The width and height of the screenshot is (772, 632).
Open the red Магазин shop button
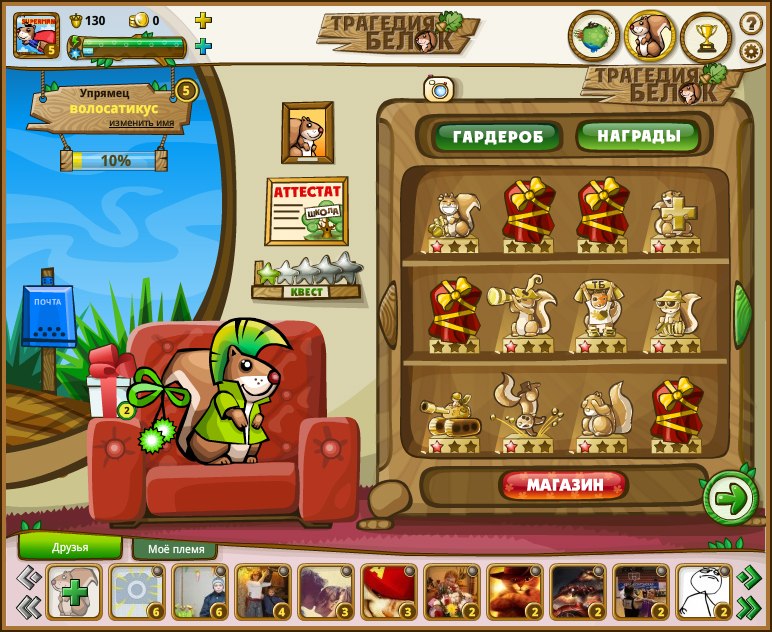pyautogui.click(x=565, y=486)
